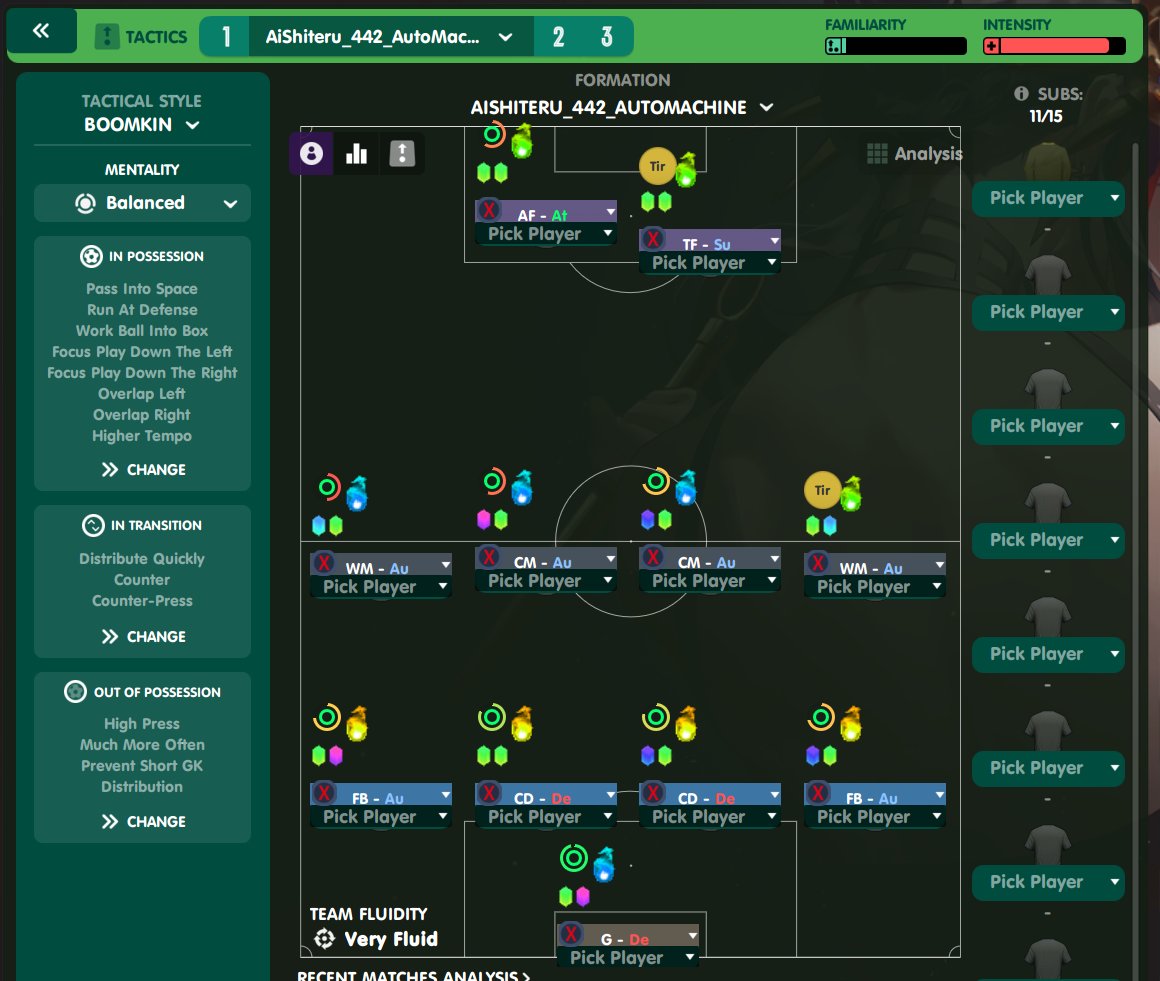Screen dimensions: 1160x981
Task: Open the AF - At role dropdown
Action: tap(609, 211)
